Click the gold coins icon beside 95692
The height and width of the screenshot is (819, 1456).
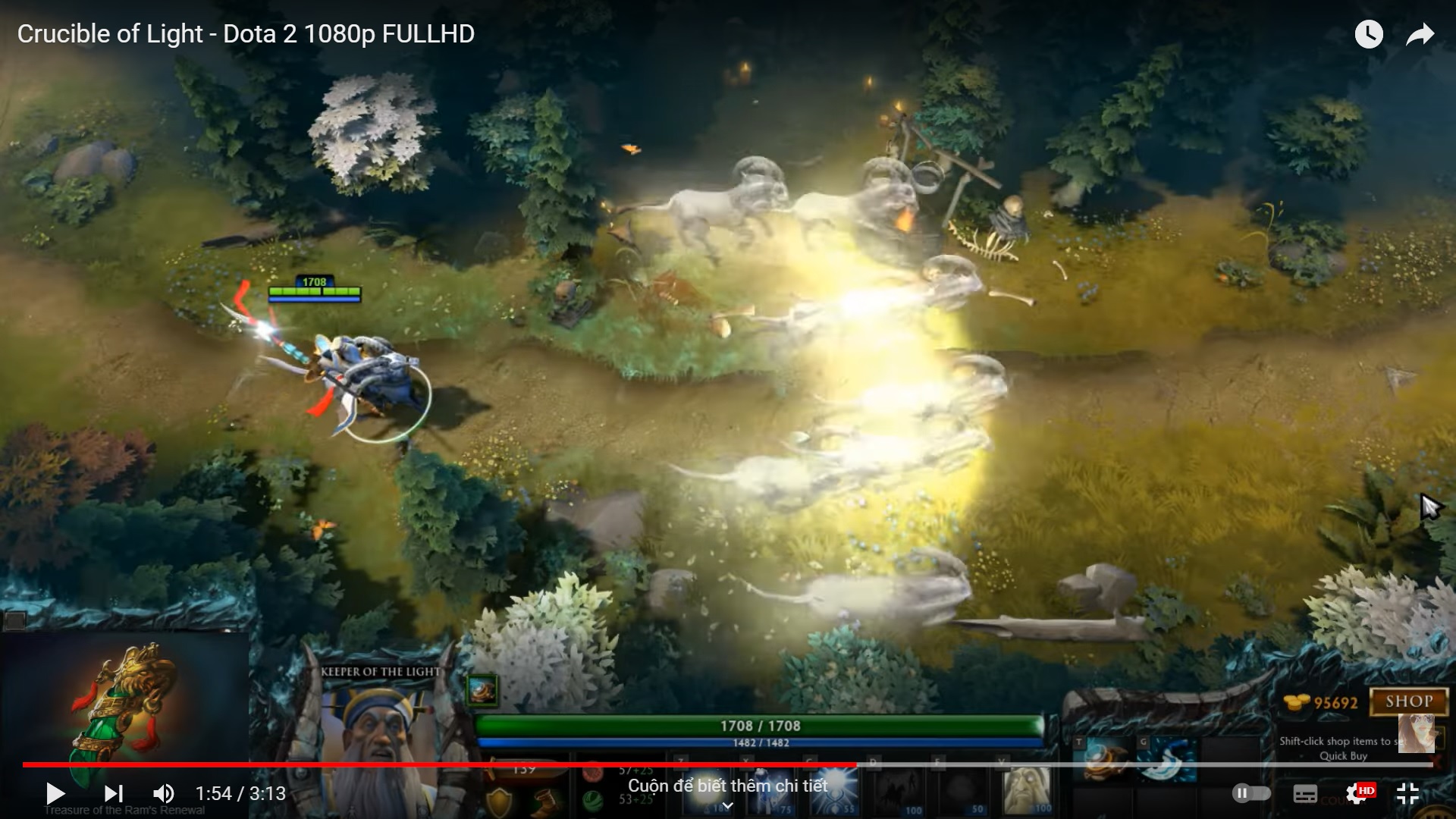click(1296, 702)
